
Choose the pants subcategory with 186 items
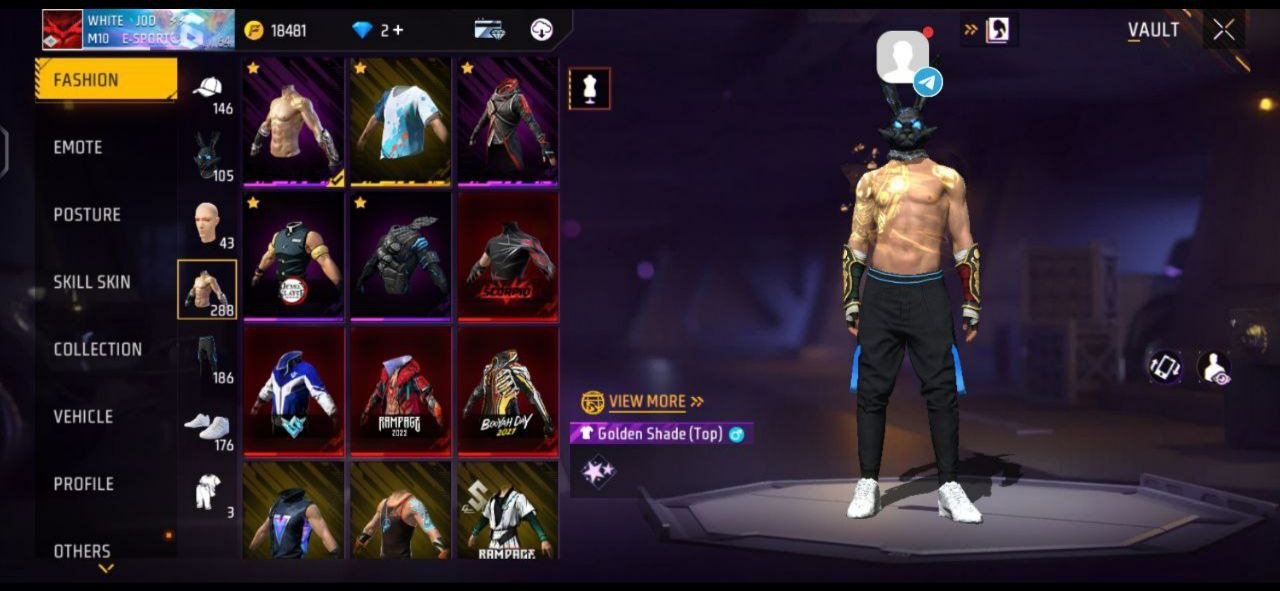pyautogui.click(x=208, y=358)
